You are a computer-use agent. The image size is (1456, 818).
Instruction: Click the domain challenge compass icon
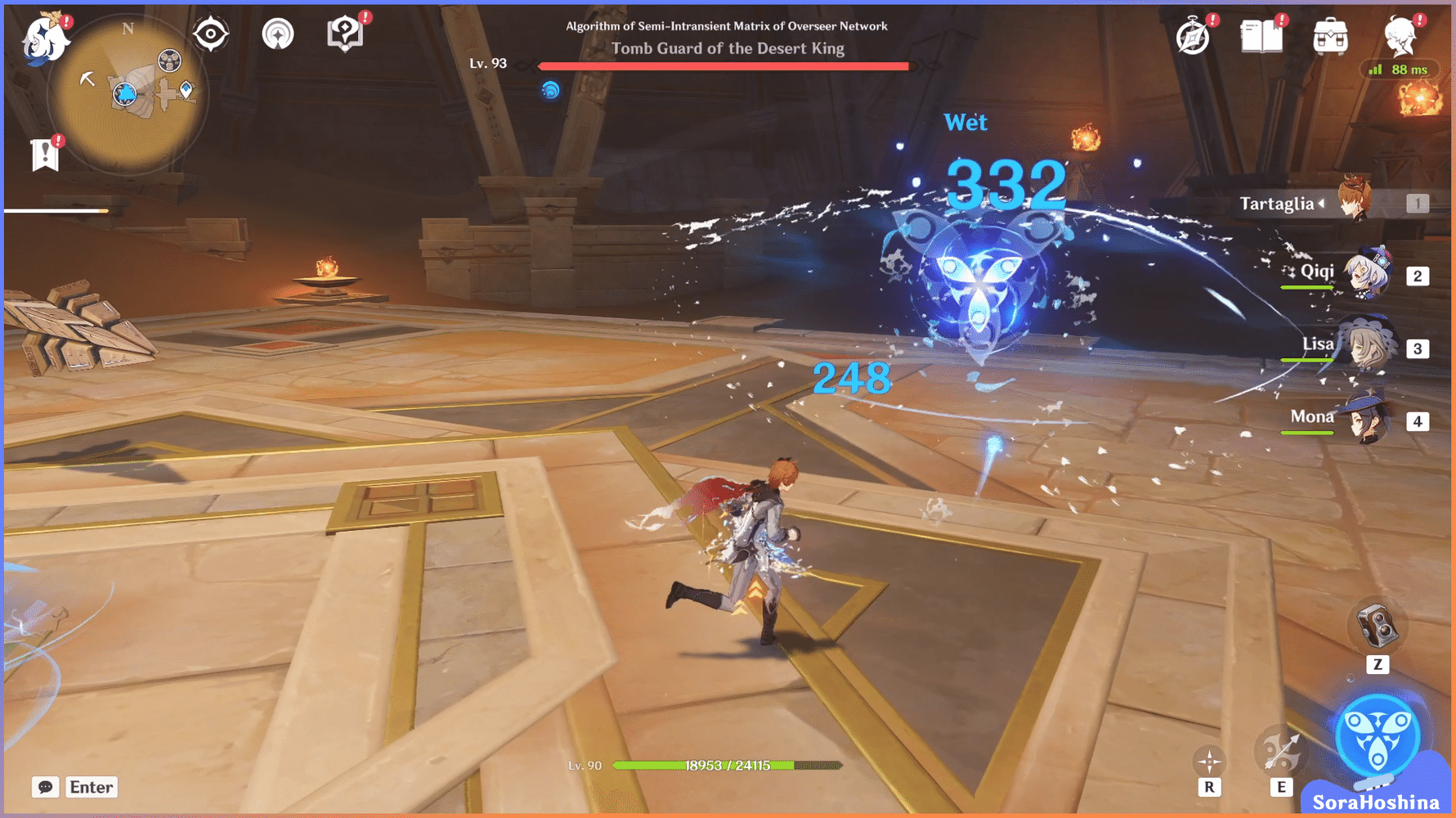tap(279, 33)
